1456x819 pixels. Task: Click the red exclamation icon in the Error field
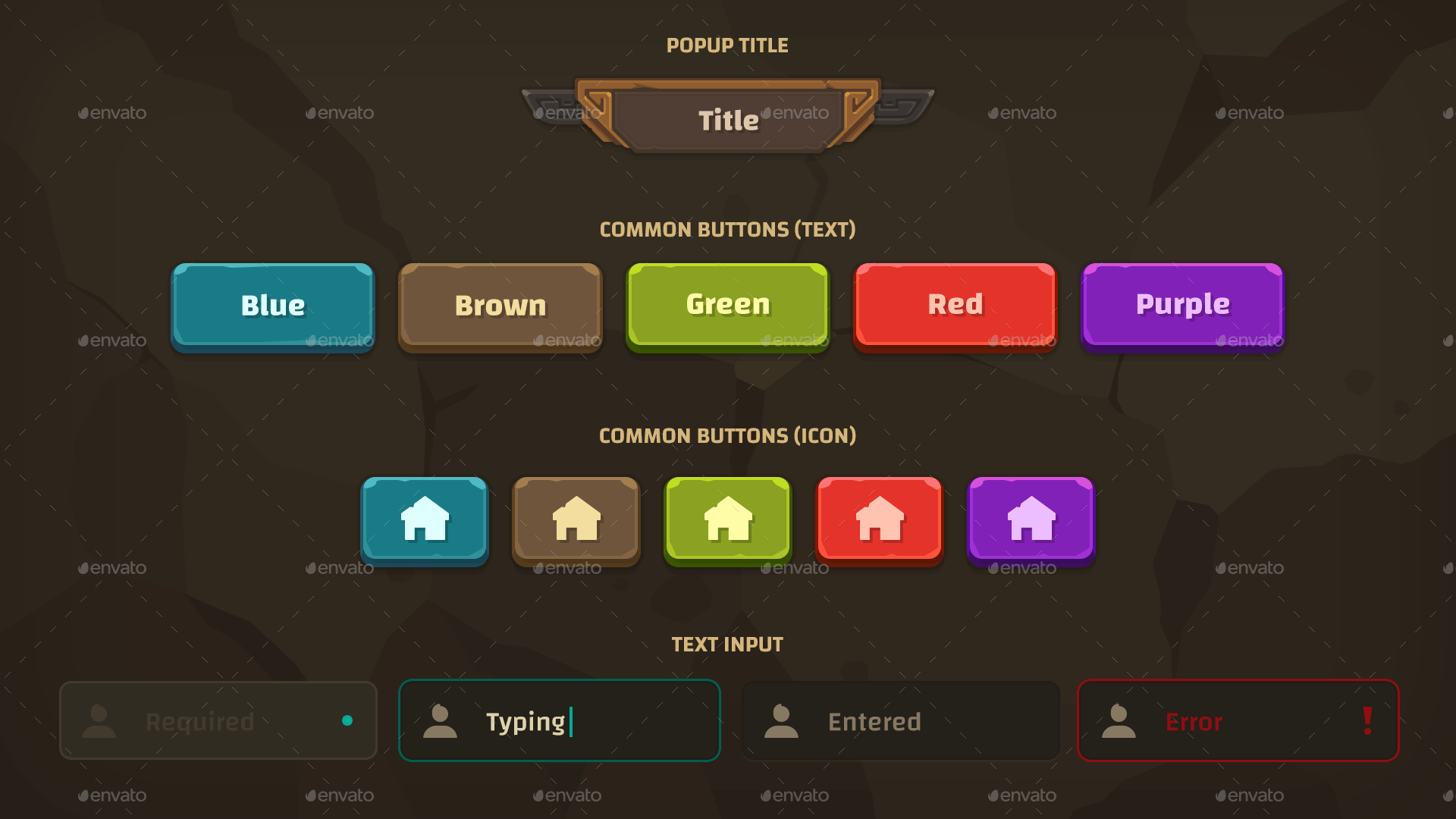pos(1367,720)
